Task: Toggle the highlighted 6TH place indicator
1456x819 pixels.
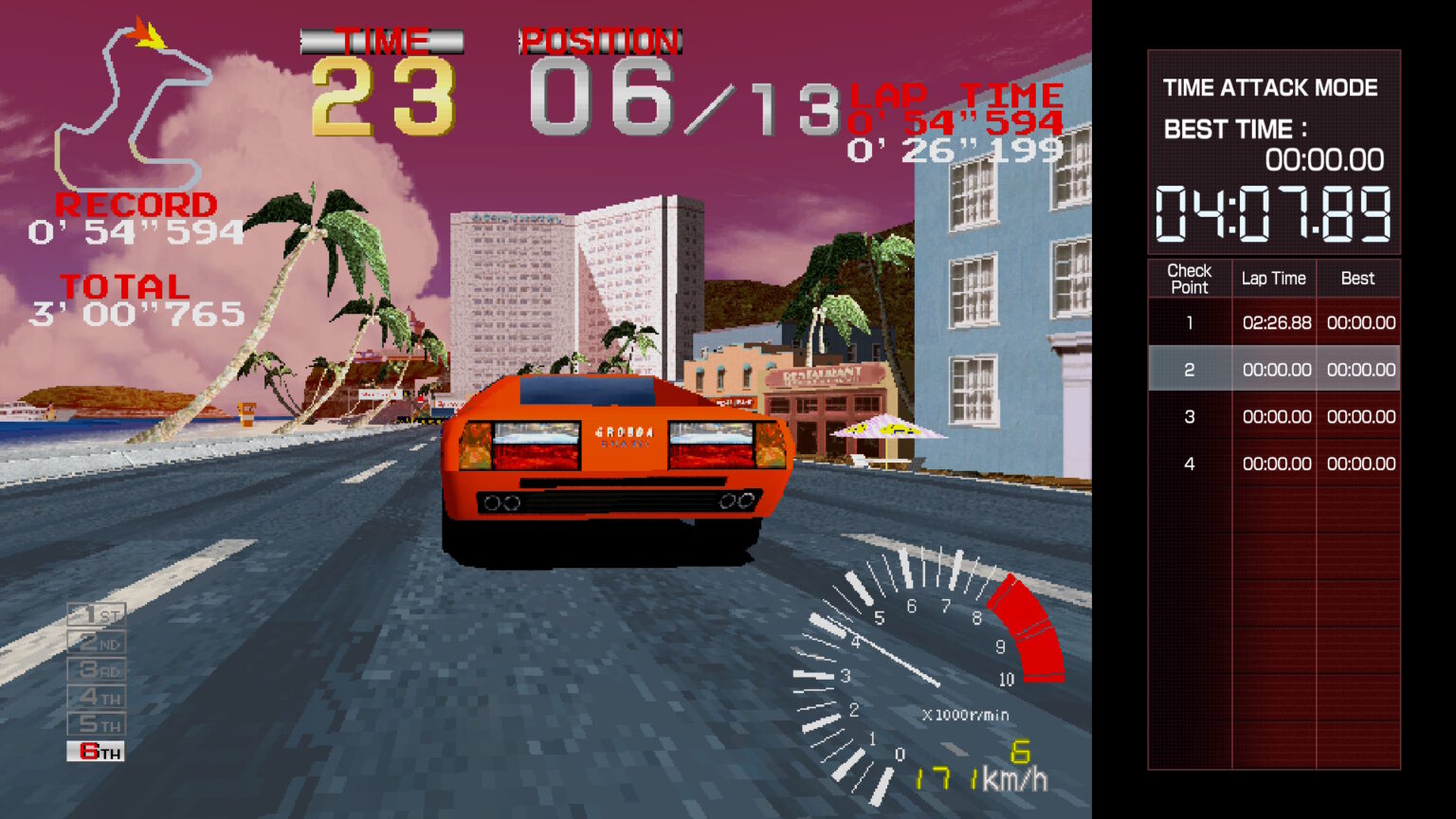Action: pos(95,752)
